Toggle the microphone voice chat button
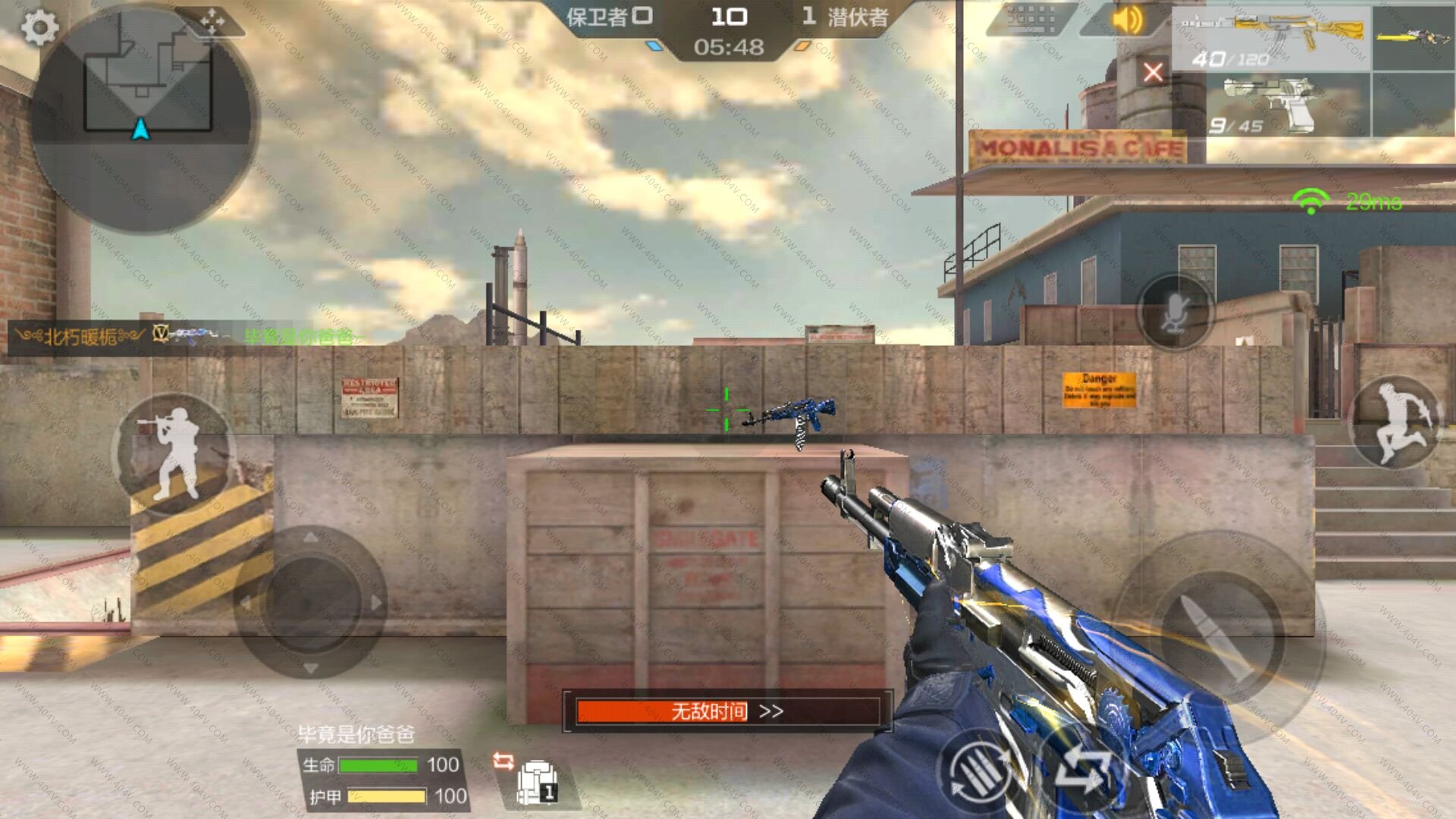 click(x=1175, y=312)
